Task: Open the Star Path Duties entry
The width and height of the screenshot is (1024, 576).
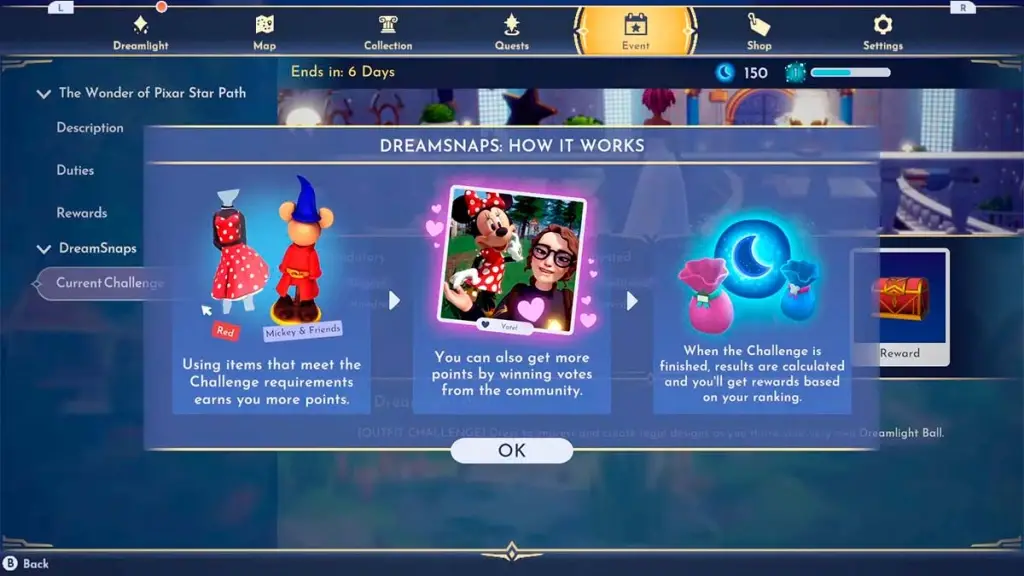Action: pos(75,171)
